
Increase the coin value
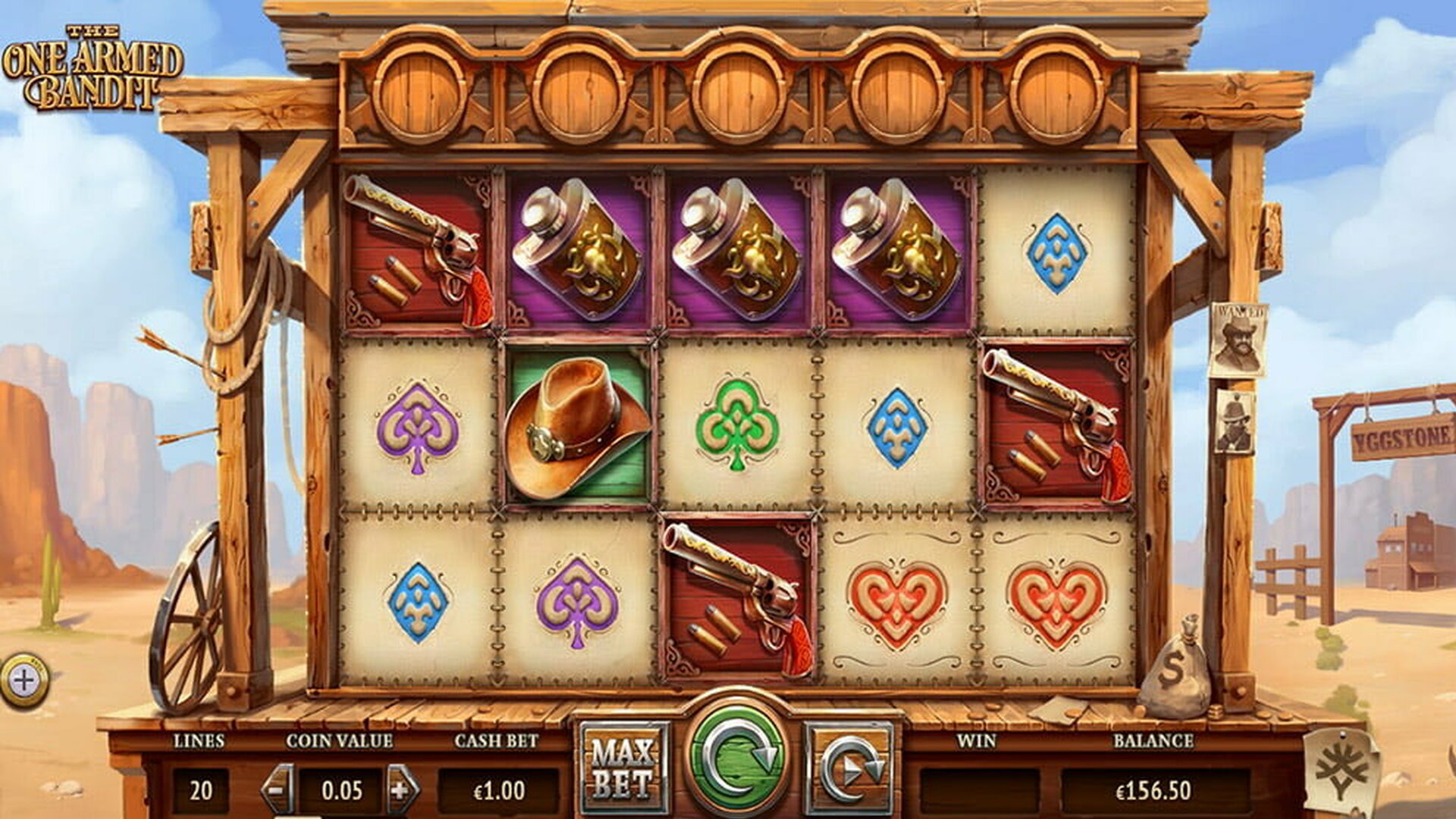point(402,789)
